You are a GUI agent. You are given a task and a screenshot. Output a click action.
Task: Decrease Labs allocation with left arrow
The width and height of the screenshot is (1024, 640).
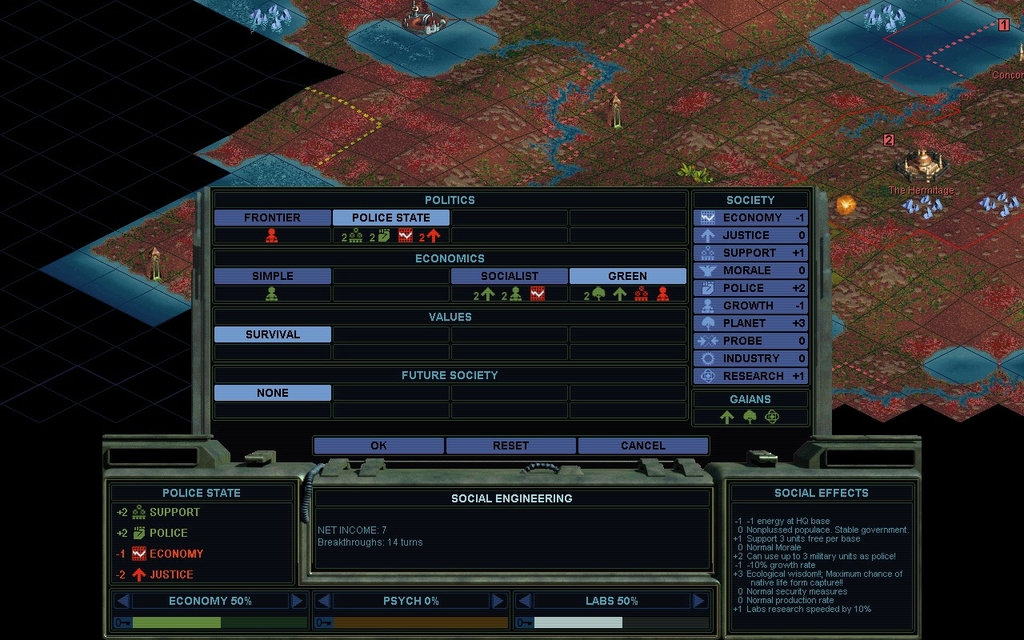(x=524, y=601)
